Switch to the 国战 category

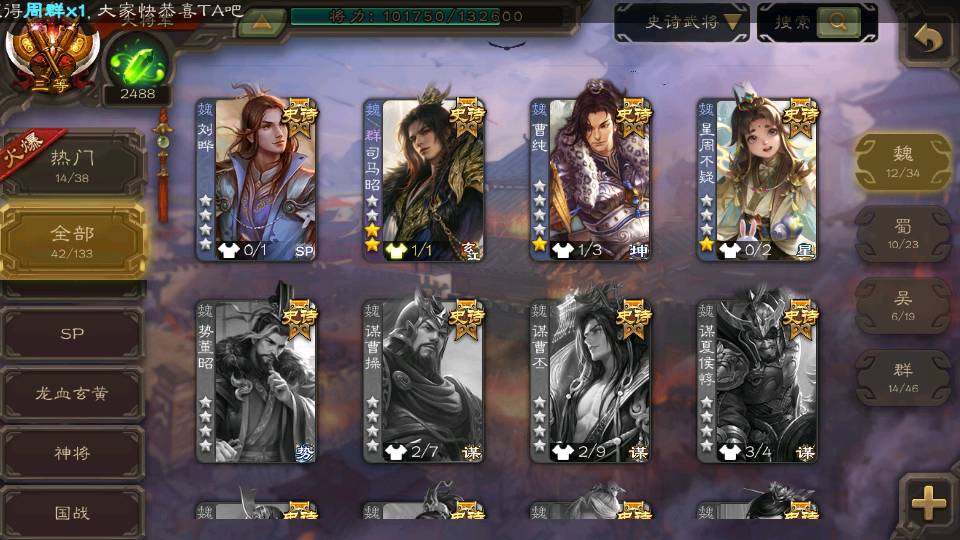pos(72,512)
